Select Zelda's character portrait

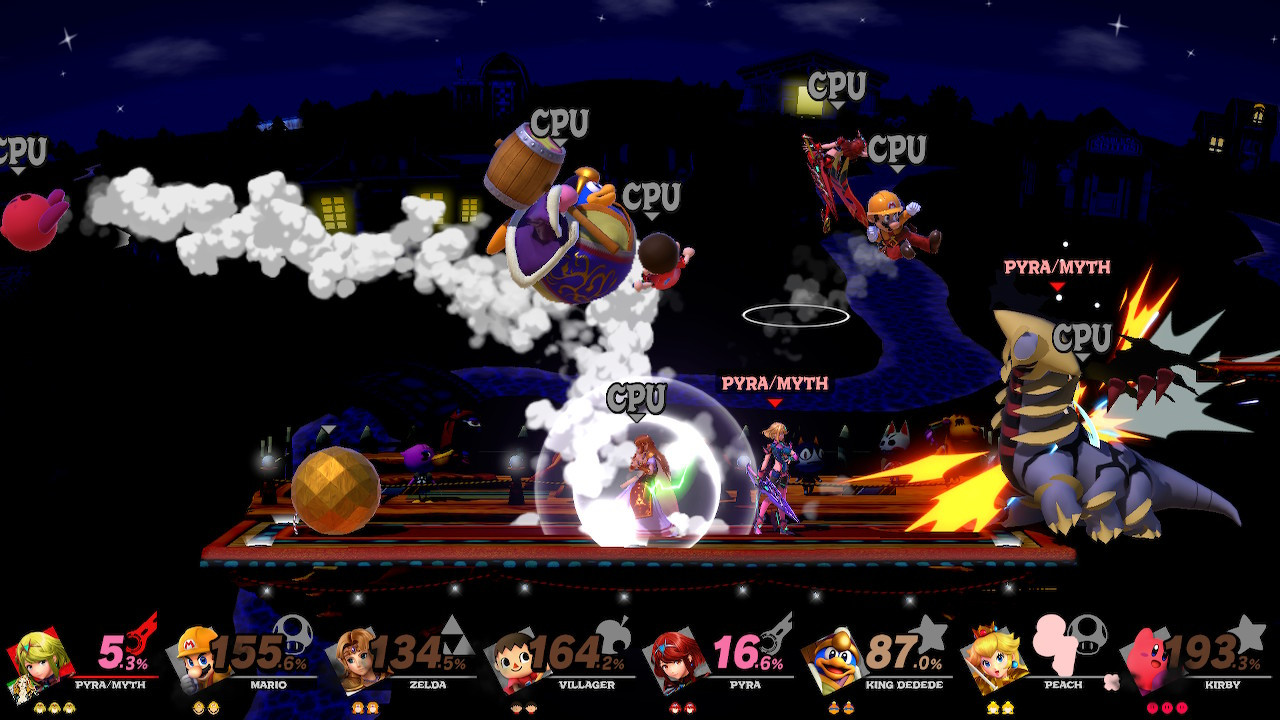pyautogui.click(x=358, y=660)
